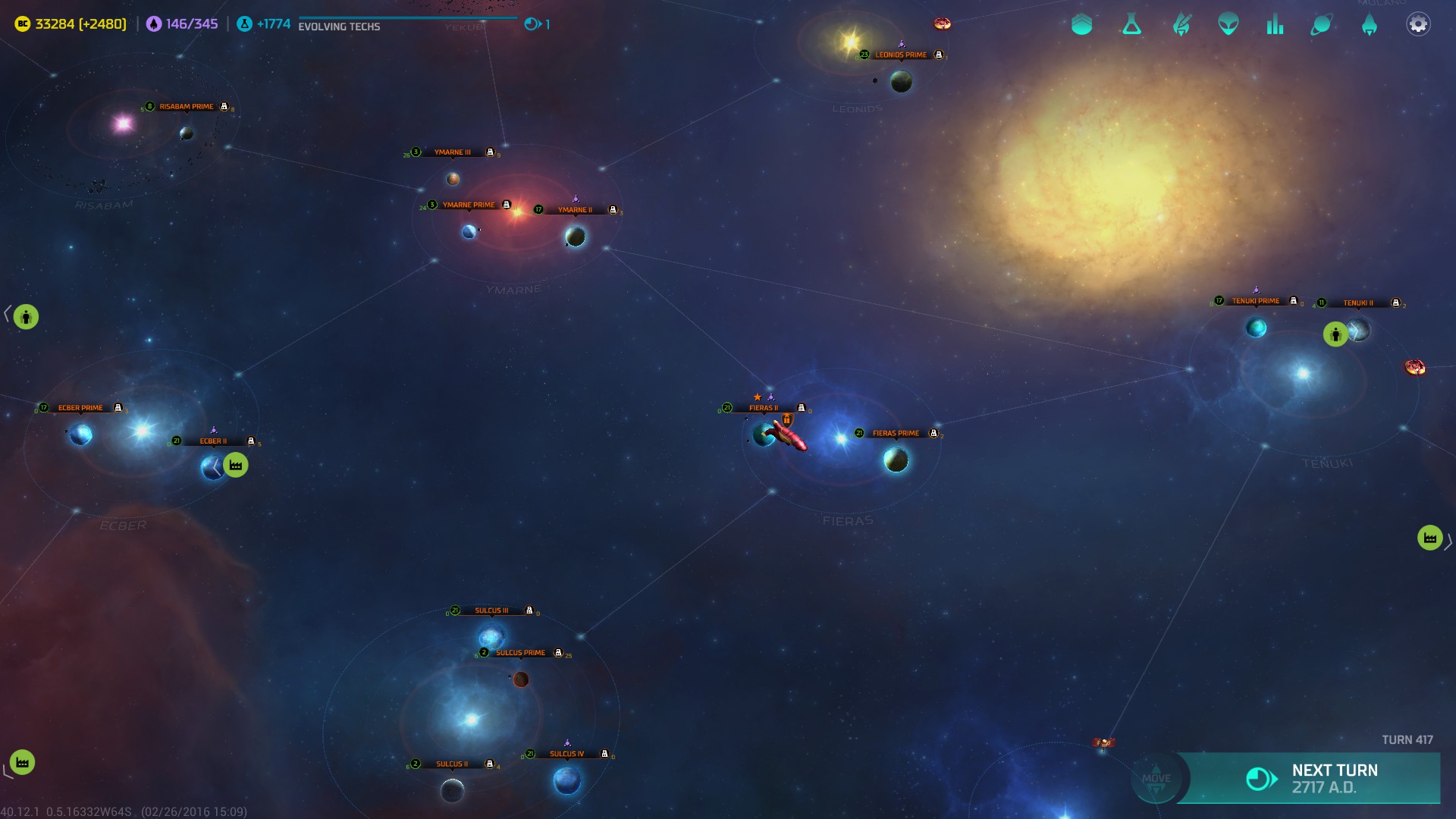Open the ship design blueprints icon
The width and height of the screenshot is (1456, 819).
coord(1181,25)
